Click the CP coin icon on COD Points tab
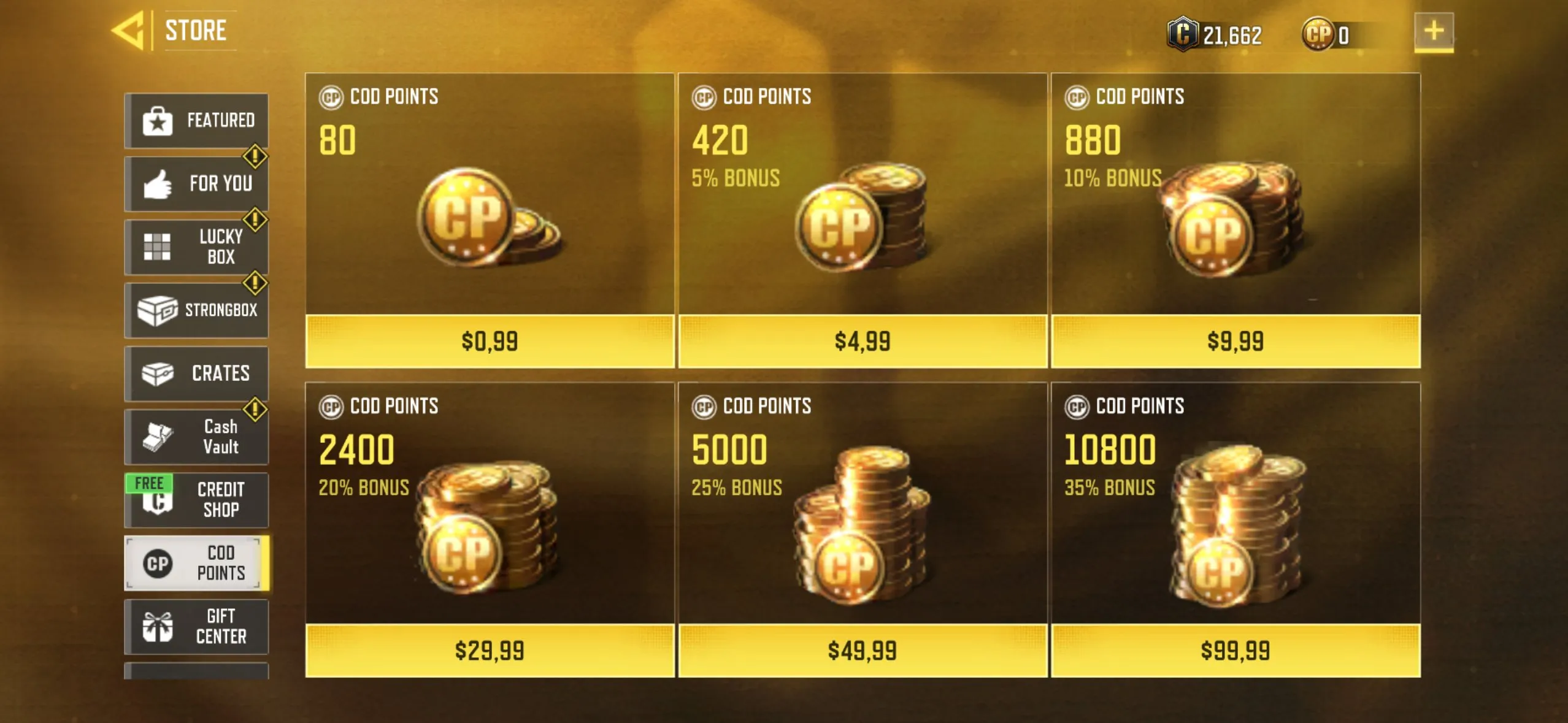 [x=158, y=562]
